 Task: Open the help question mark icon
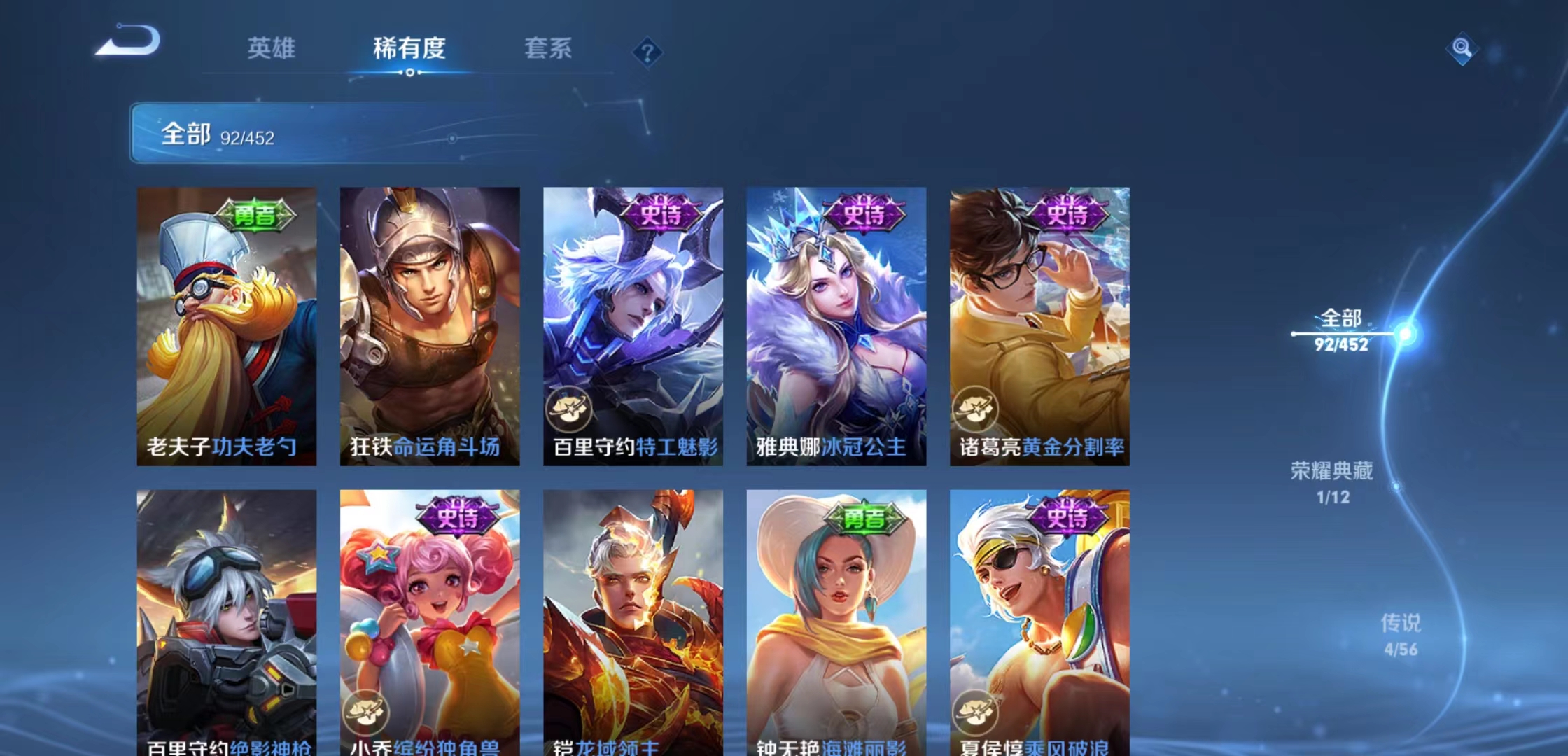[647, 52]
